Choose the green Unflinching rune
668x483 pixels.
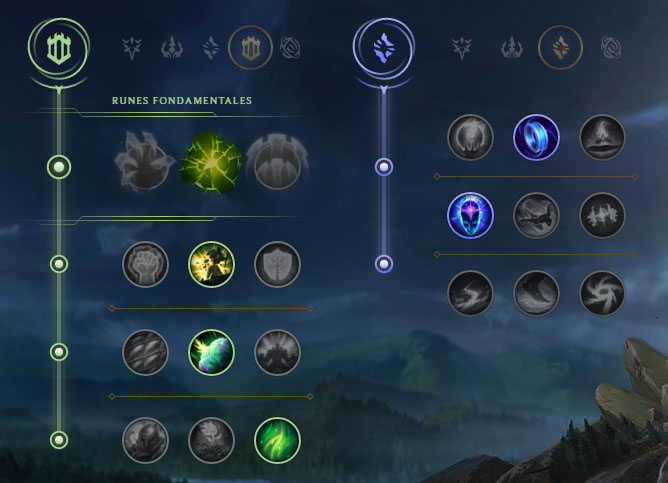pos(277,439)
